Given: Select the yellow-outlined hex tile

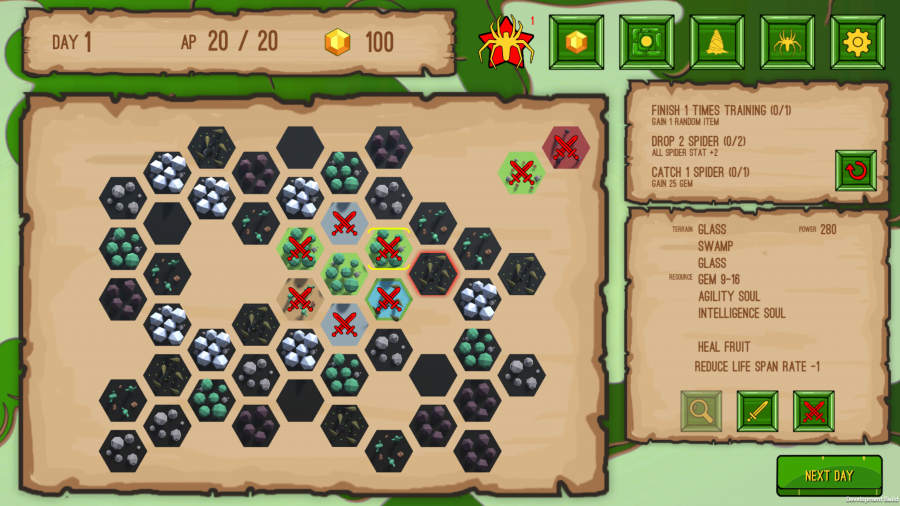Looking at the screenshot, I should coord(389,248).
